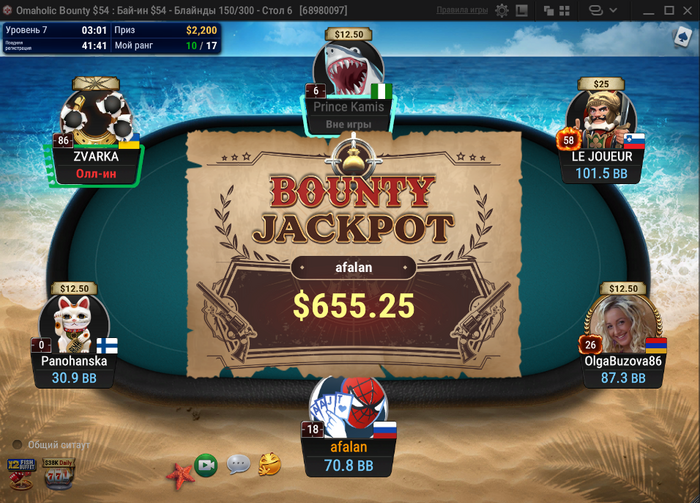Open the settings gear
This screenshot has width=700, height=503.
502,10
